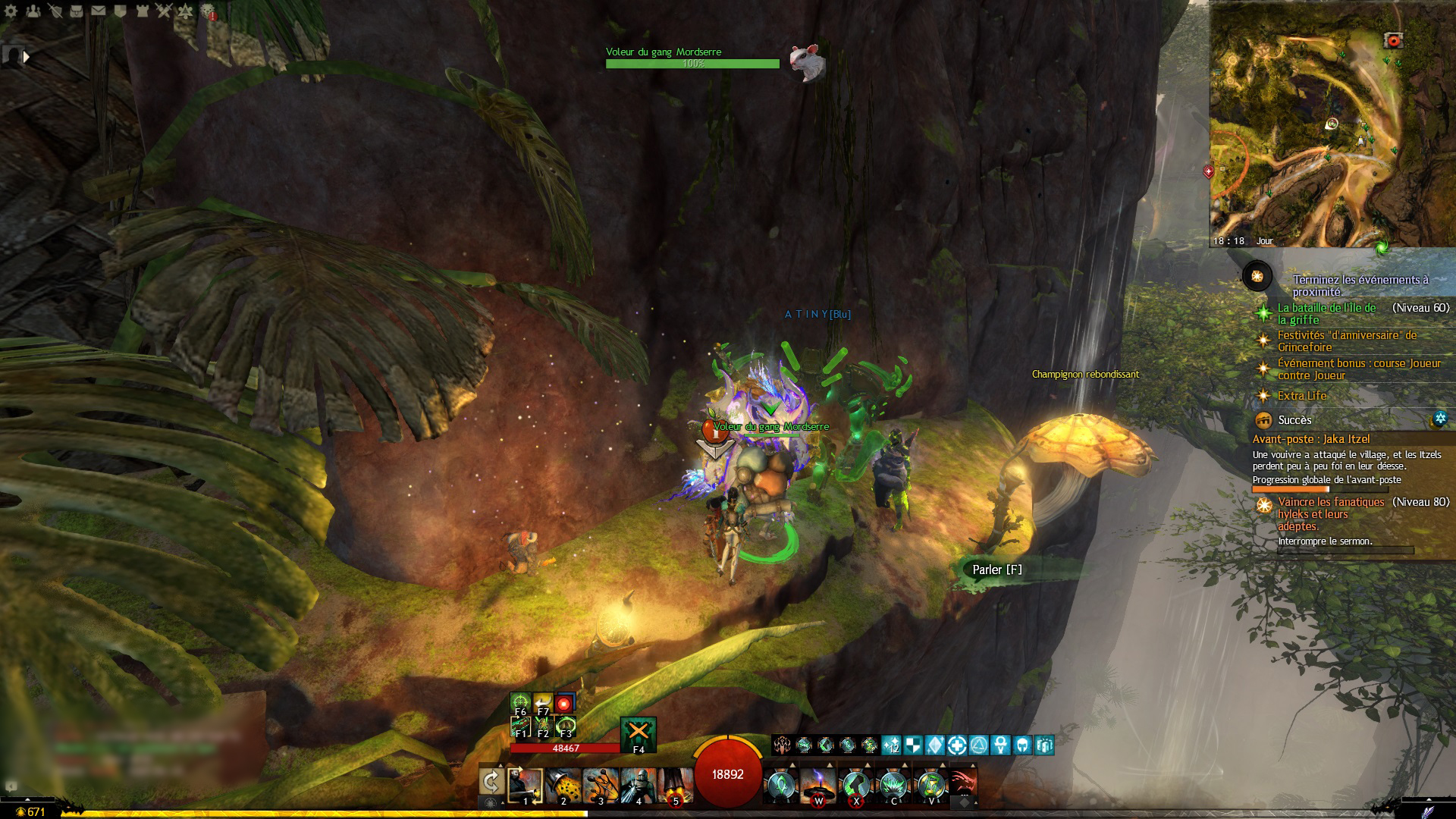
Task: Open the World vs World castle icon
Action: tap(142, 11)
